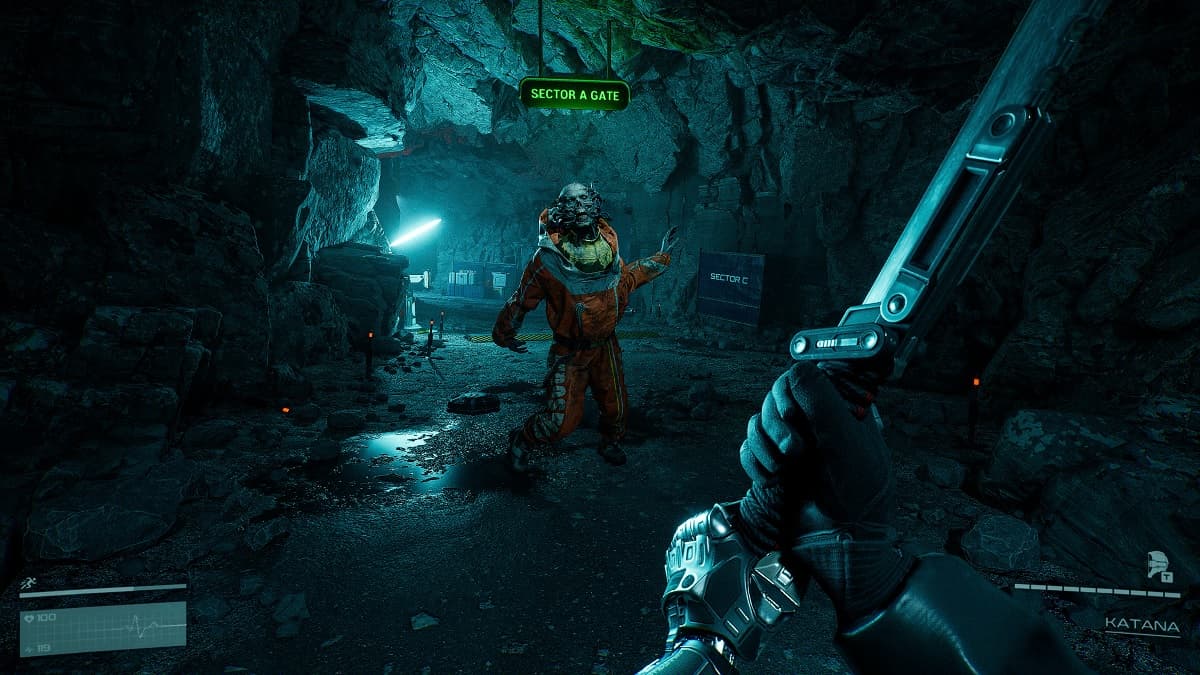Click the helmet ability icon
Image resolution: width=1200 pixels, height=675 pixels.
coord(1160,566)
